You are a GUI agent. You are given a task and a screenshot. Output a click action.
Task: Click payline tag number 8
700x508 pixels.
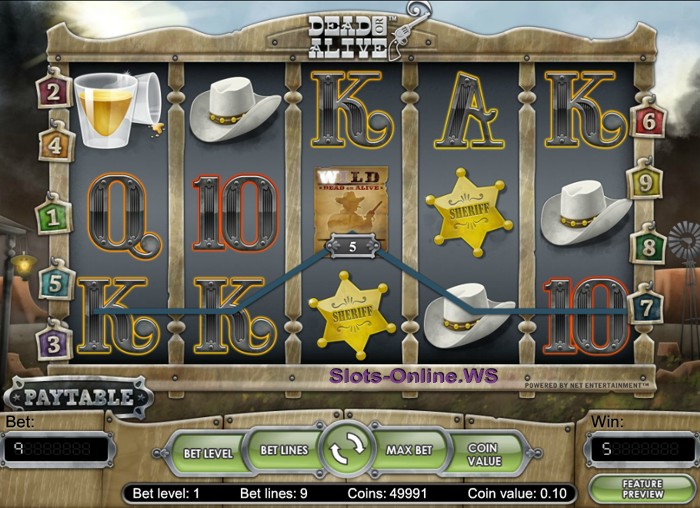point(647,244)
